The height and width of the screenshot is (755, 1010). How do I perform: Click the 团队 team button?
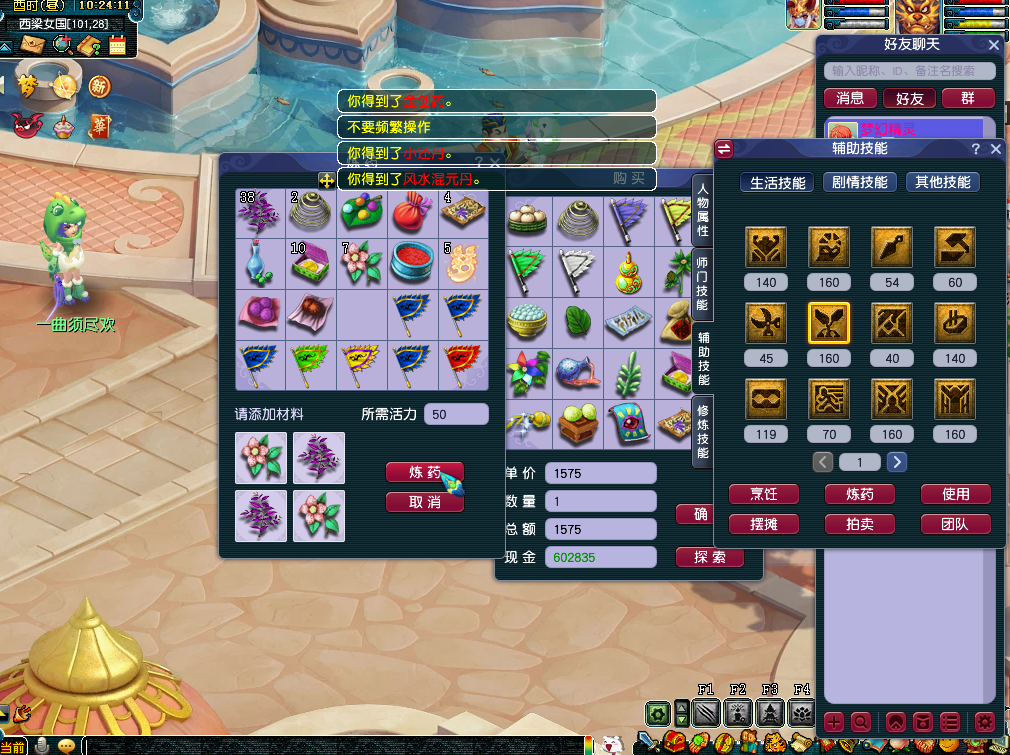click(955, 524)
